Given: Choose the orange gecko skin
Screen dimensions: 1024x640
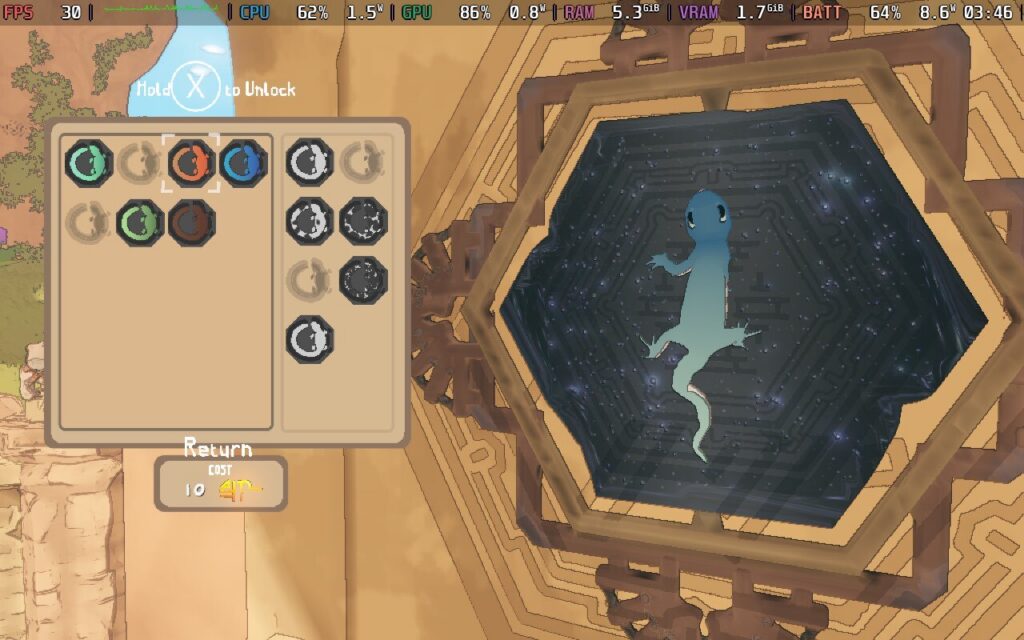Looking at the screenshot, I should 190,163.
